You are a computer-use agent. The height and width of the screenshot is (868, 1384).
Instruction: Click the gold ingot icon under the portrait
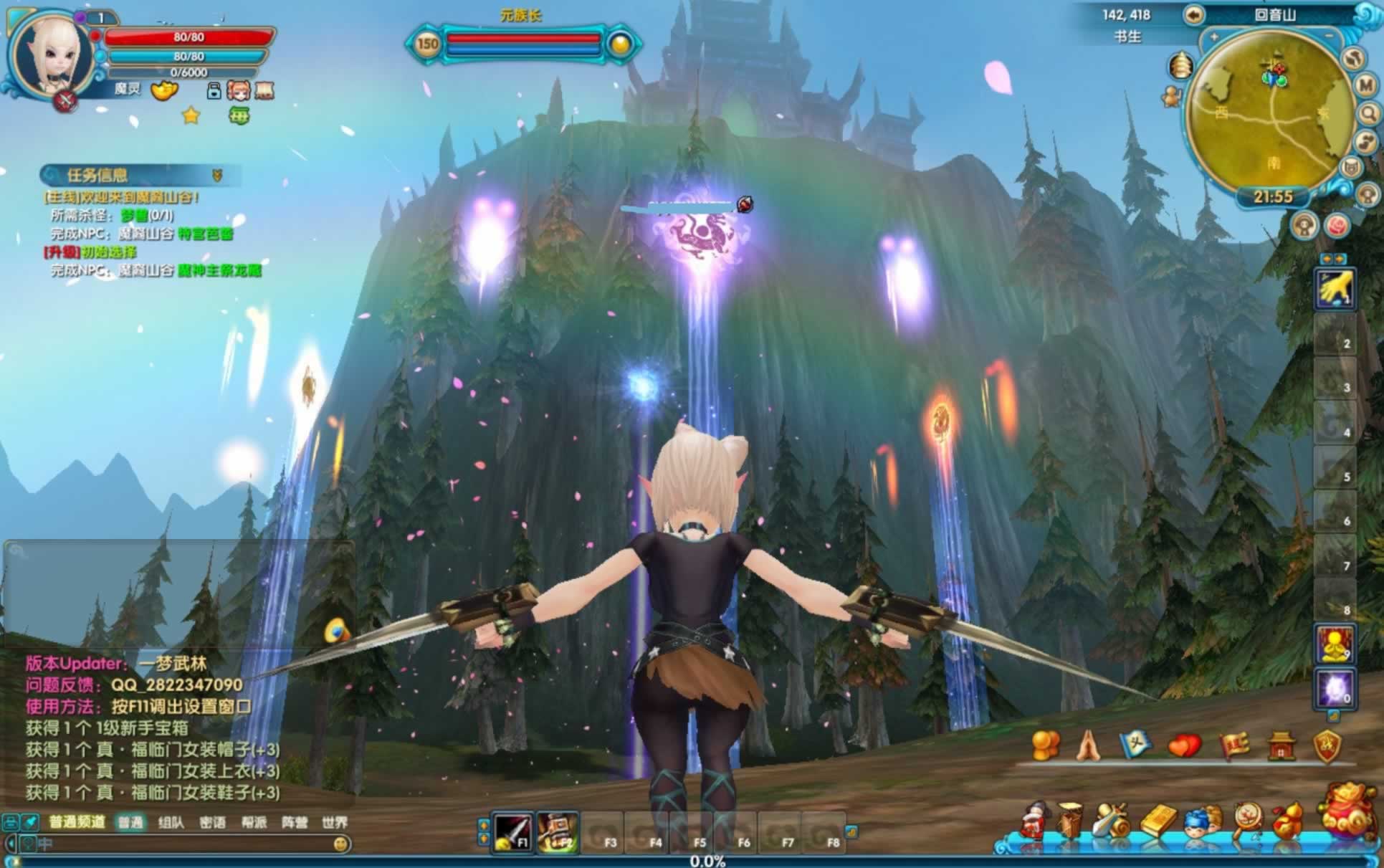pyautogui.click(x=164, y=90)
